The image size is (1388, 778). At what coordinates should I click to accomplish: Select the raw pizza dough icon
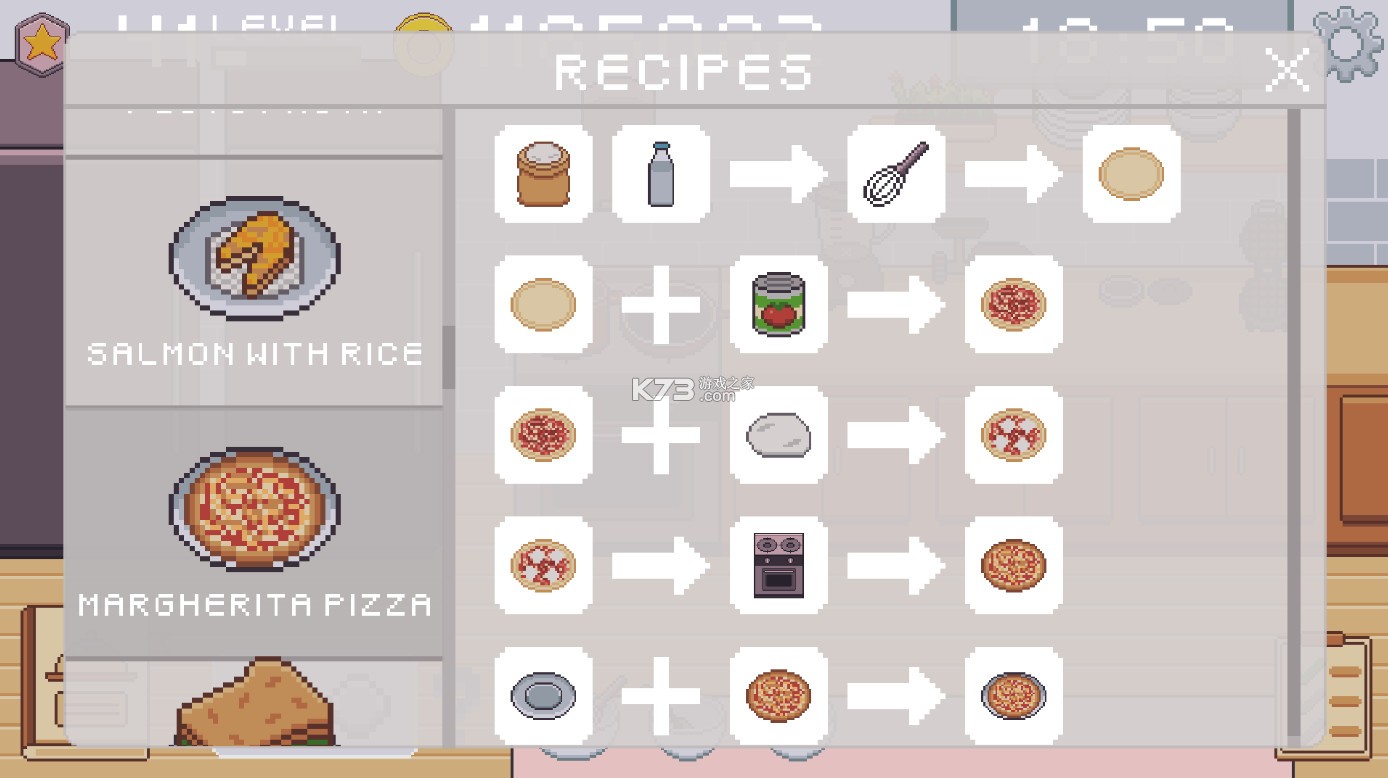(x=543, y=305)
